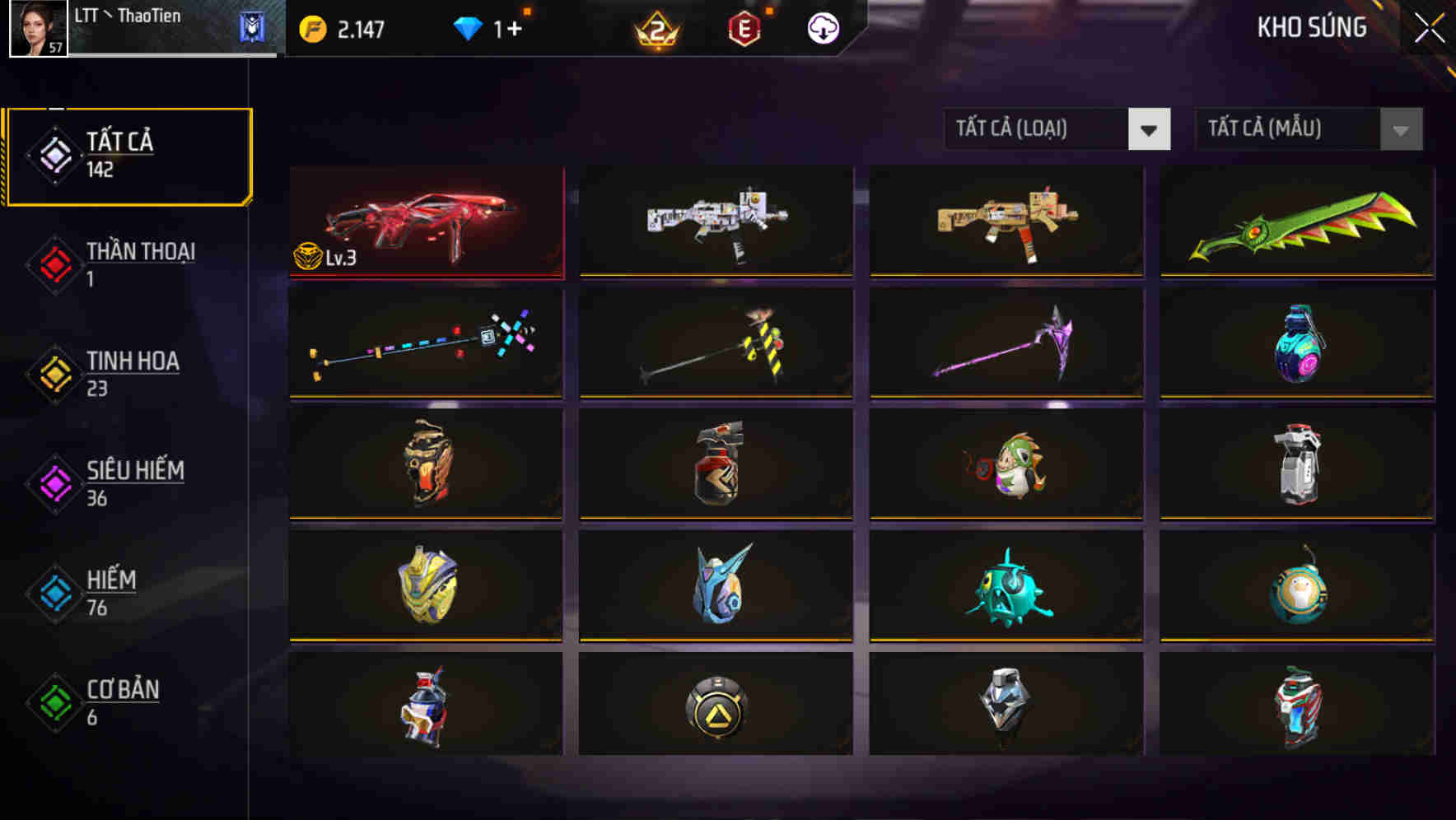This screenshot has height=820, width=1456.
Task: Click the LTT ThaoTien name label
Action: (x=128, y=16)
